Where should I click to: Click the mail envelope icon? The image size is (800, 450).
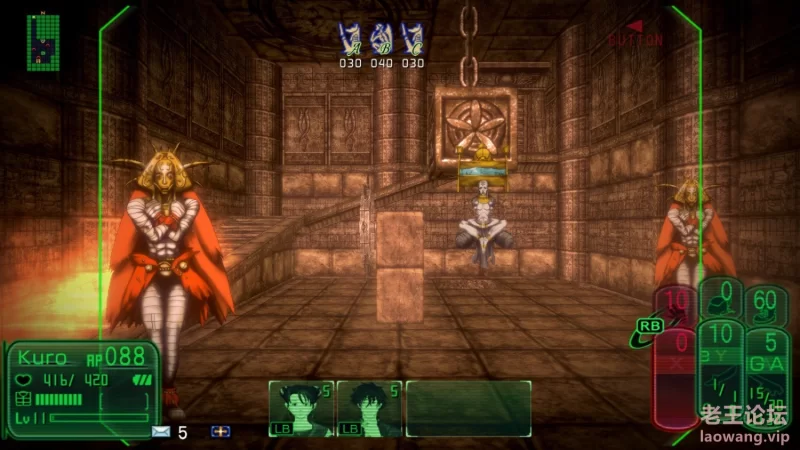click(x=160, y=432)
